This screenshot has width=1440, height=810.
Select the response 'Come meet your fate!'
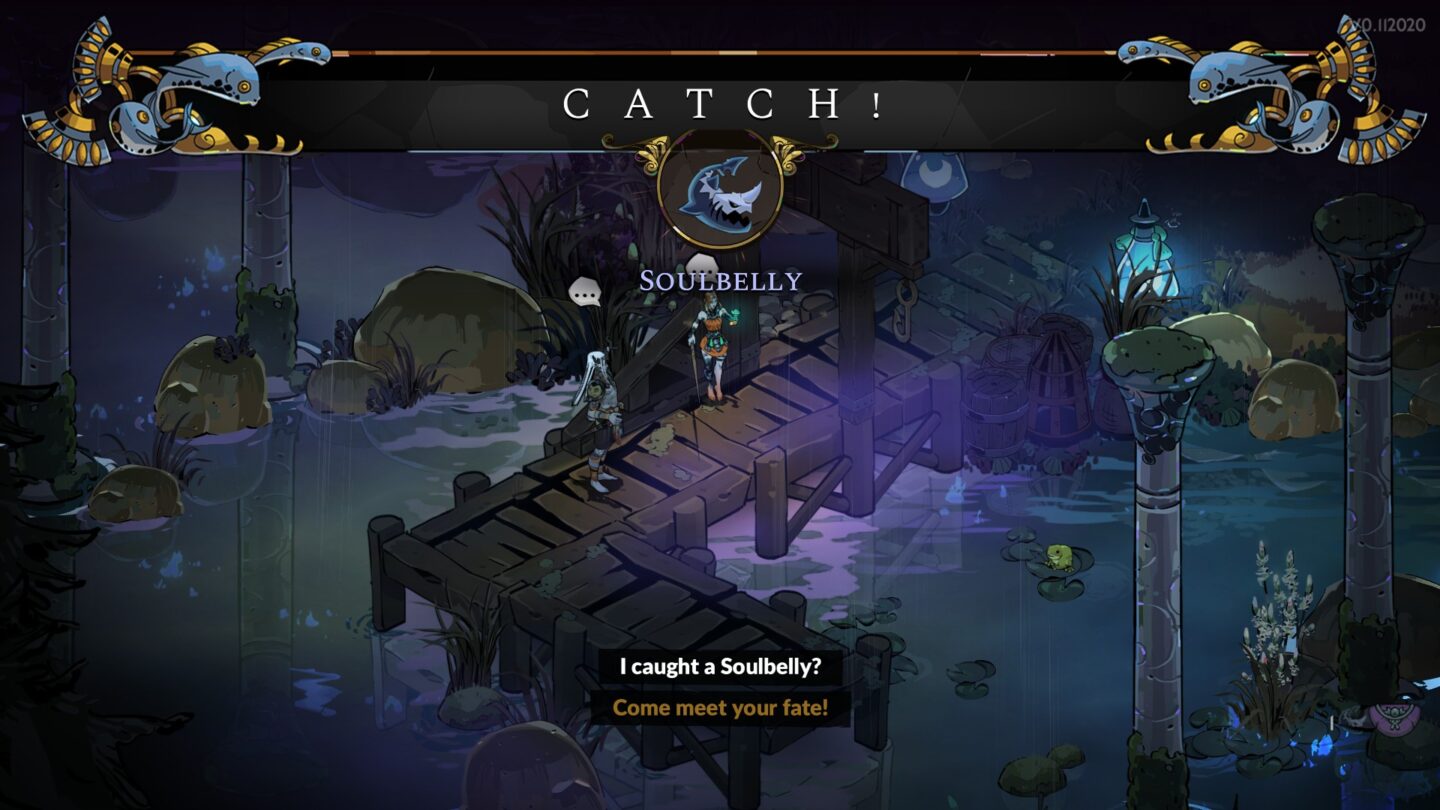pos(720,708)
